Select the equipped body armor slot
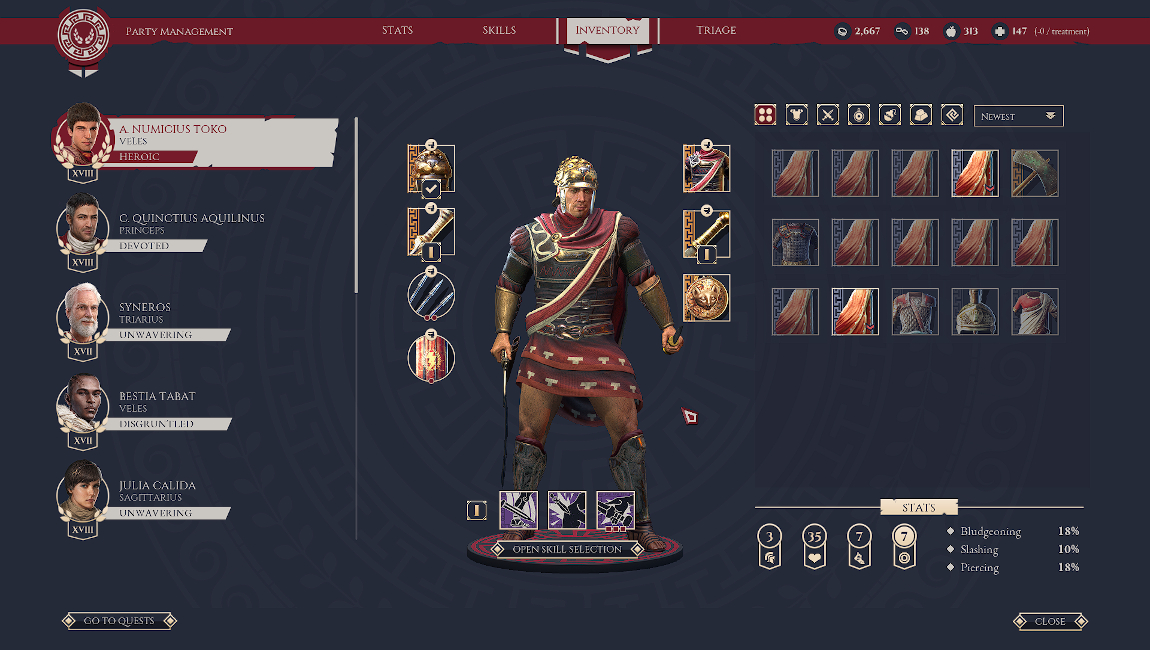 click(706, 168)
